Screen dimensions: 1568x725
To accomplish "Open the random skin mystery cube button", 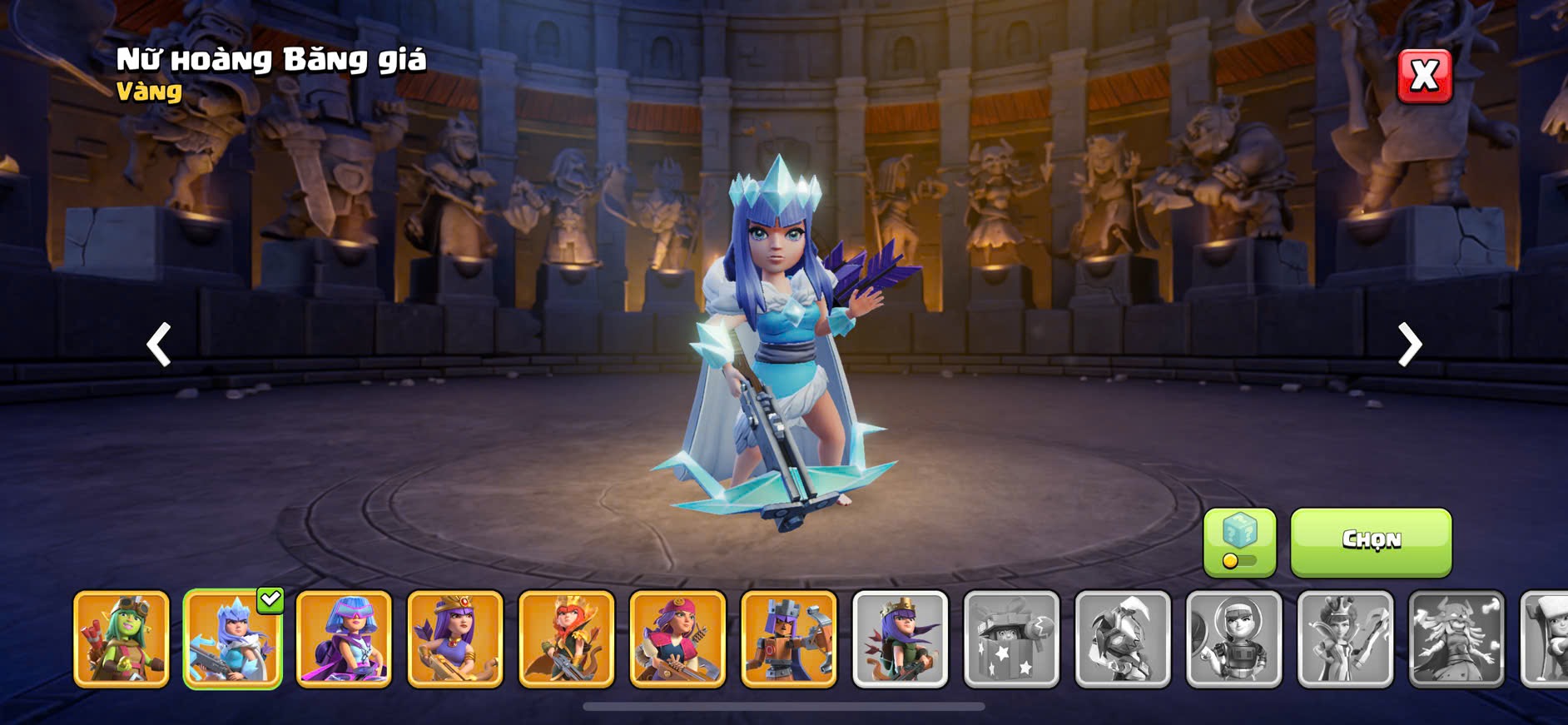I will point(1239,542).
